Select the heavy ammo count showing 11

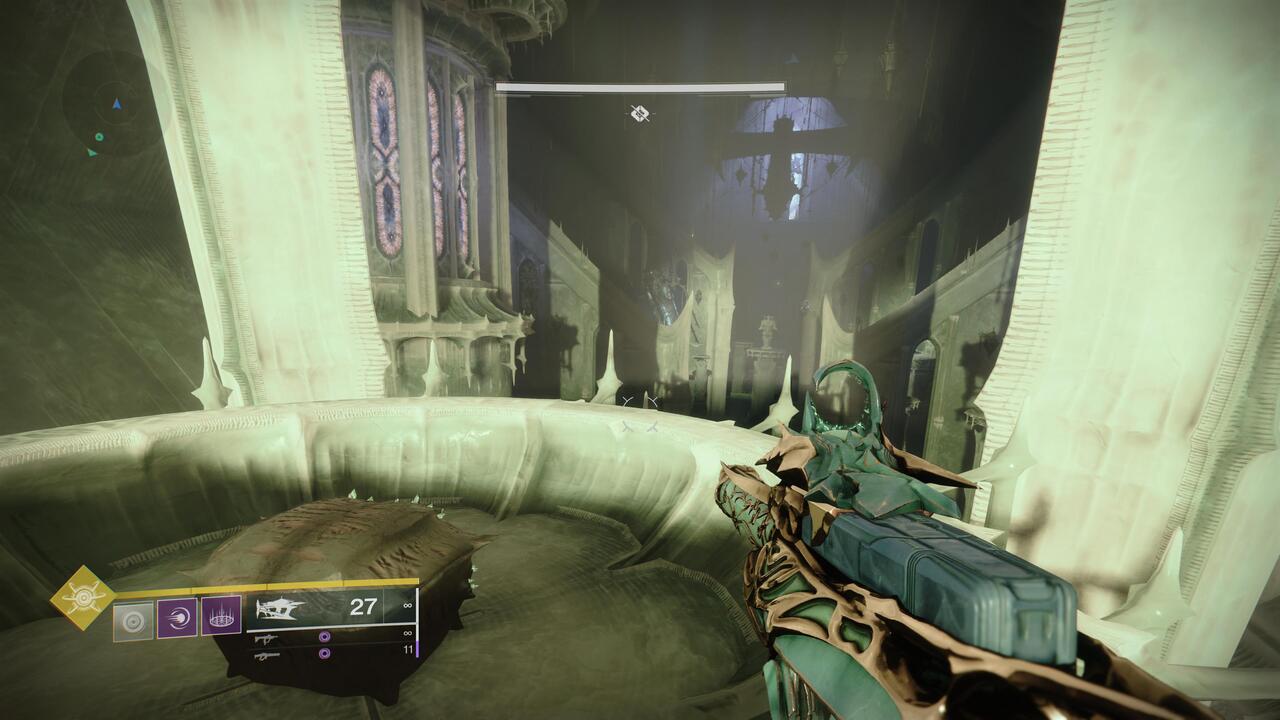(x=410, y=648)
